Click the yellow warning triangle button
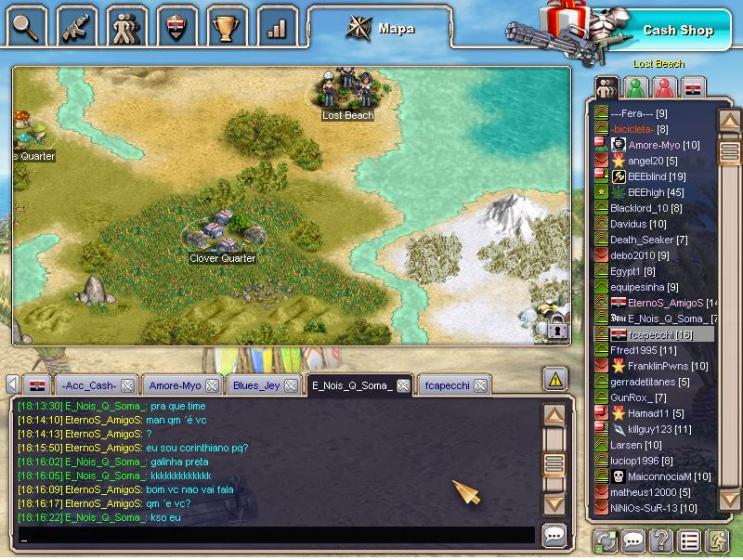Image resolution: width=743 pixels, height=560 pixels. [x=556, y=378]
